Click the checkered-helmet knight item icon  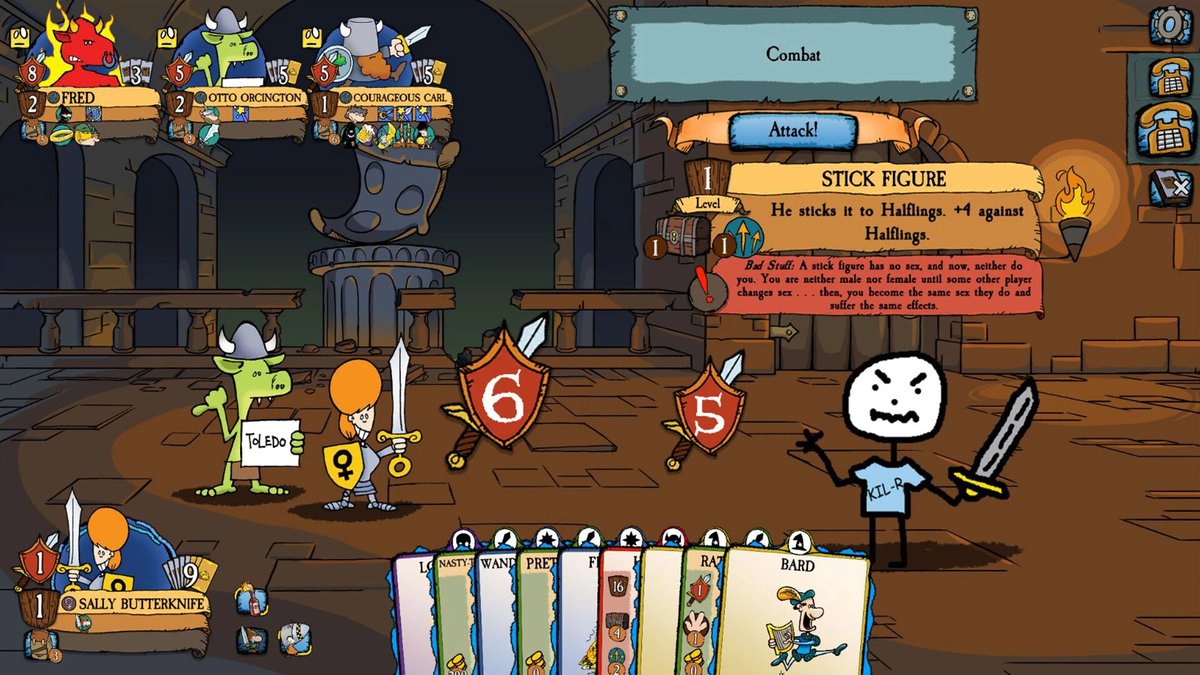coord(293,639)
